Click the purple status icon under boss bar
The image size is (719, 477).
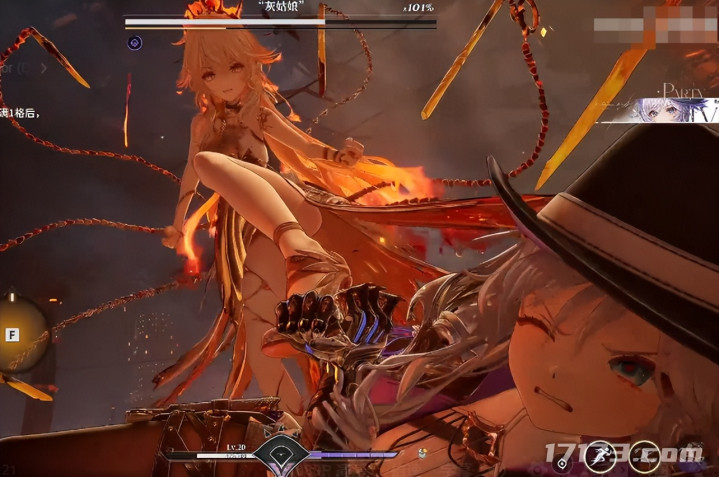[x=134, y=42]
